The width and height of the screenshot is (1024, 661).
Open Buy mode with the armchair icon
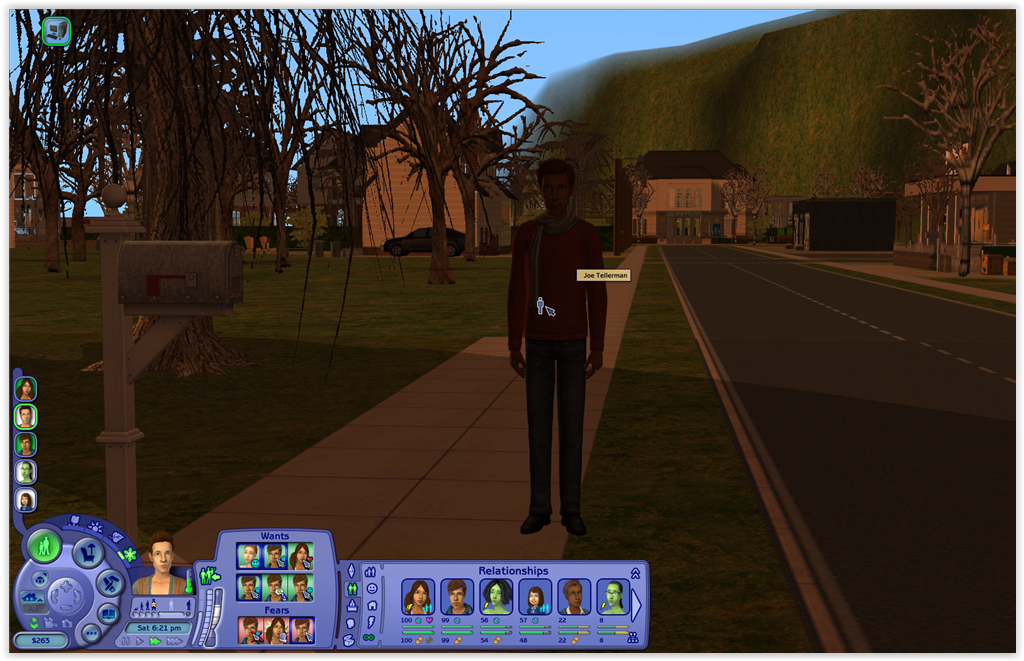88,551
